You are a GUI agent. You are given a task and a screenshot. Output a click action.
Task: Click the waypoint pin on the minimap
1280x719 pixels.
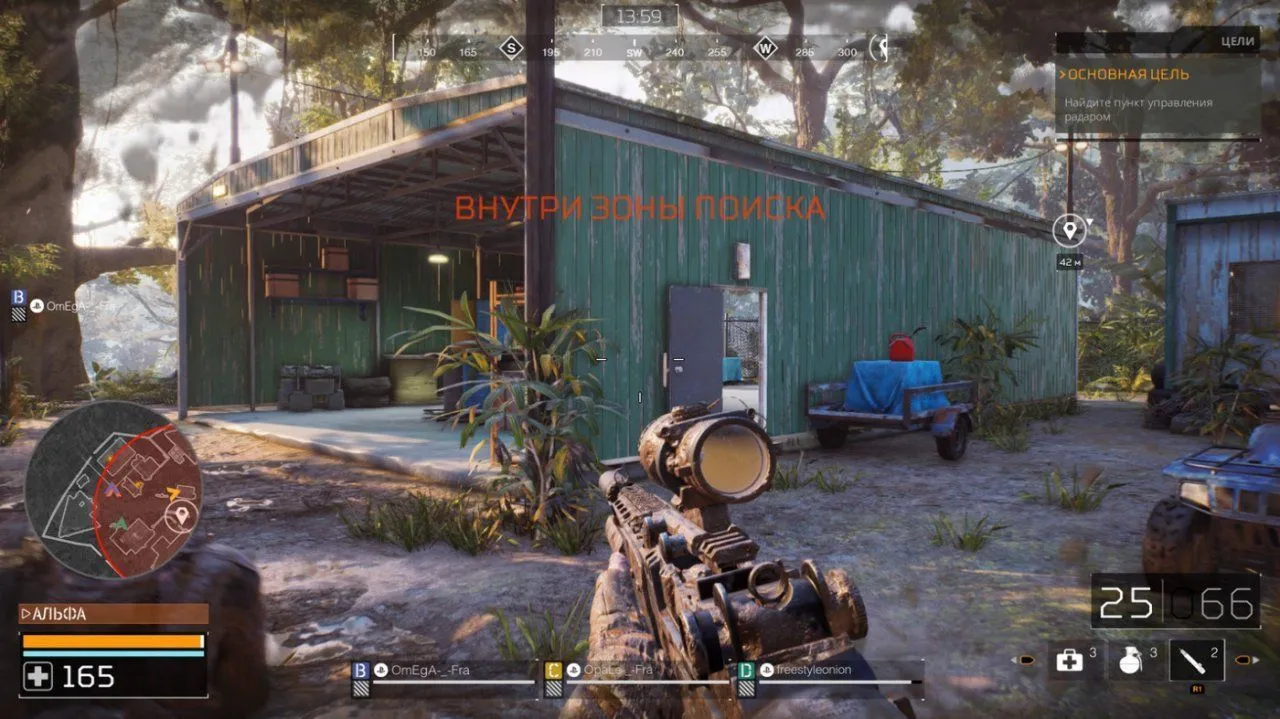tap(181, 516)
